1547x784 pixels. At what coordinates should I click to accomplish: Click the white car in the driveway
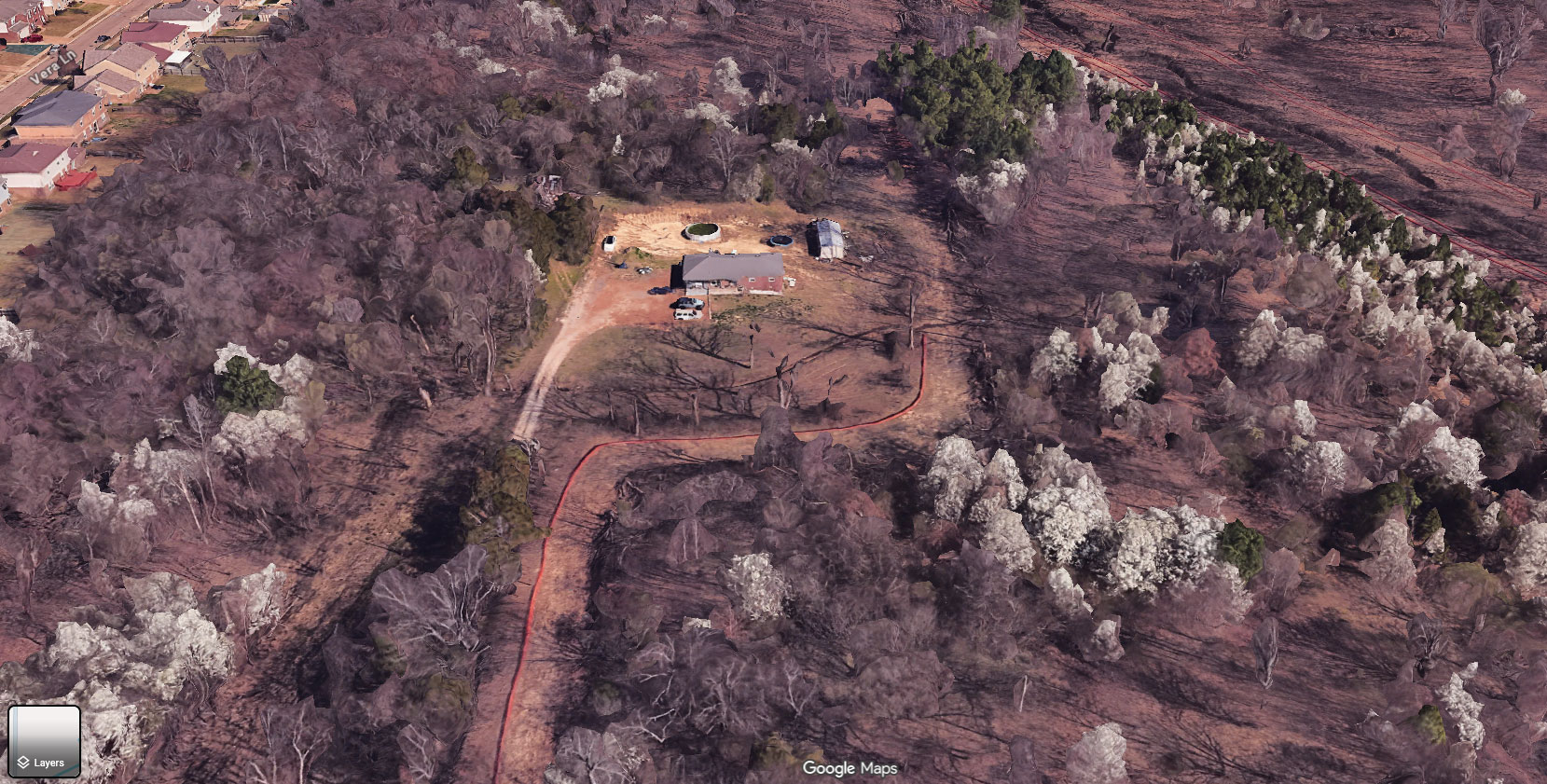(x=684, y=313)
